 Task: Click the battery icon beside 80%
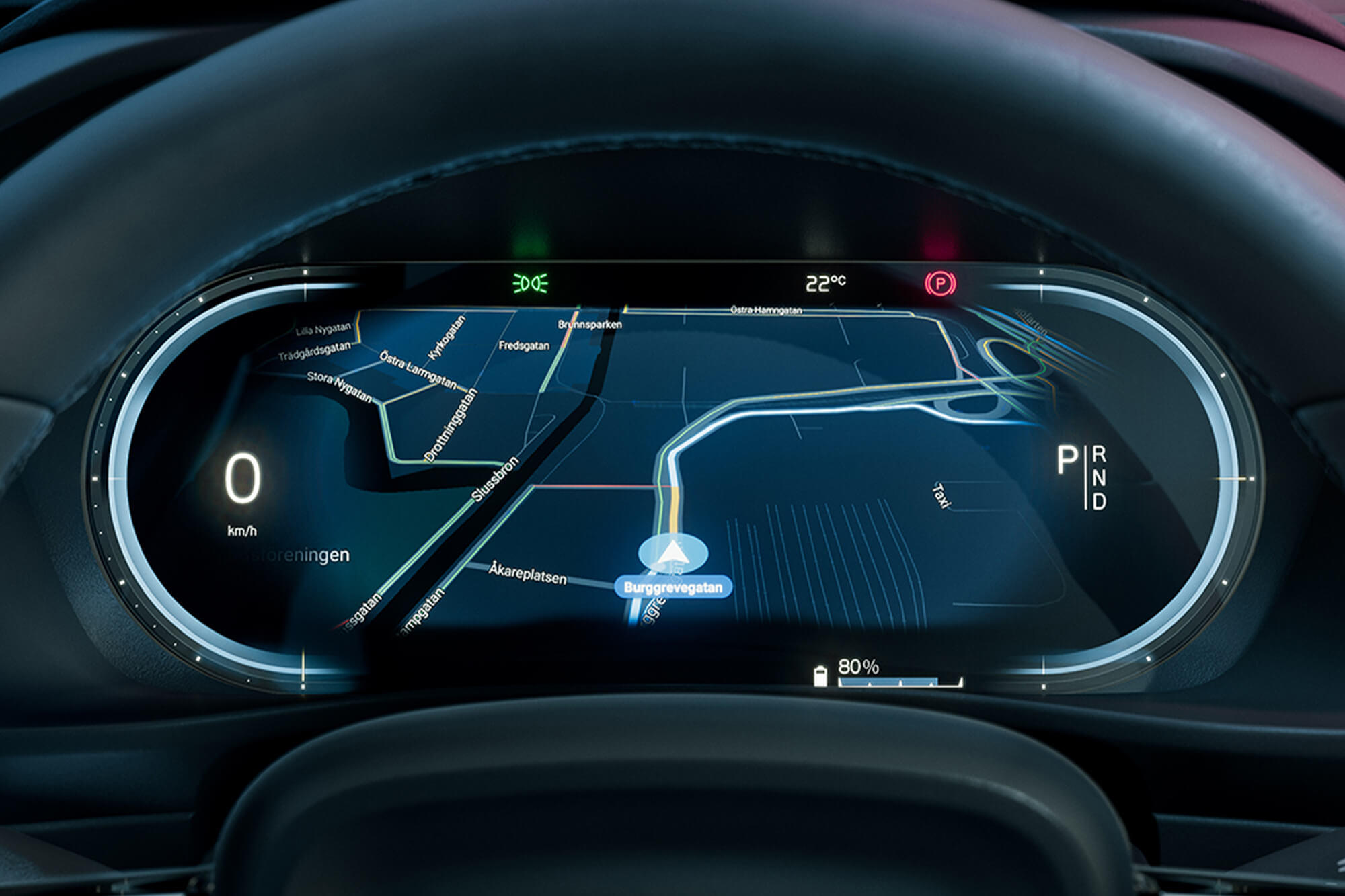820,676
